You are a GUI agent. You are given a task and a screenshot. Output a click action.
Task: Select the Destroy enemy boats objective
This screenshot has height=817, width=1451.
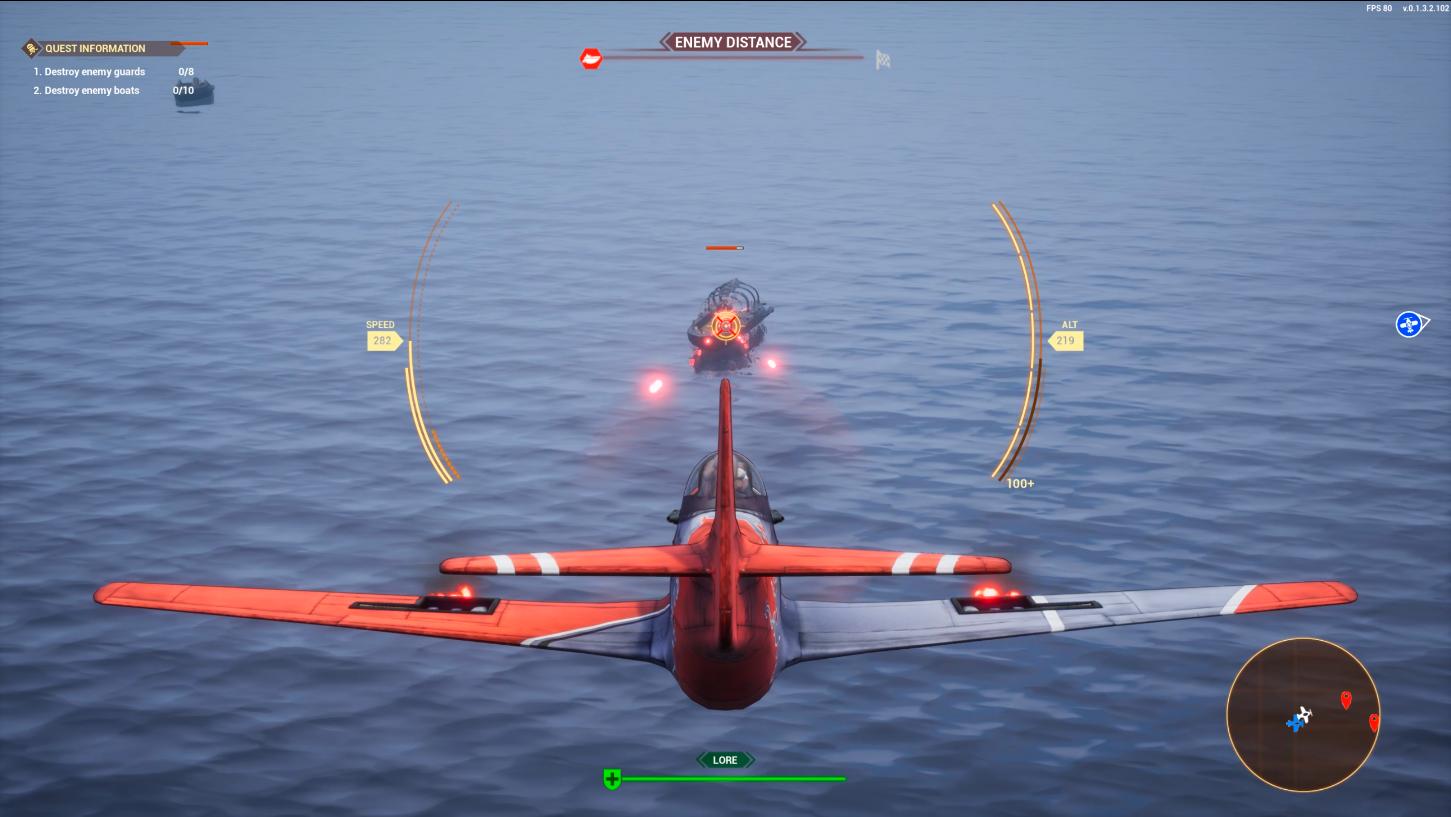[x=92, y=91]
